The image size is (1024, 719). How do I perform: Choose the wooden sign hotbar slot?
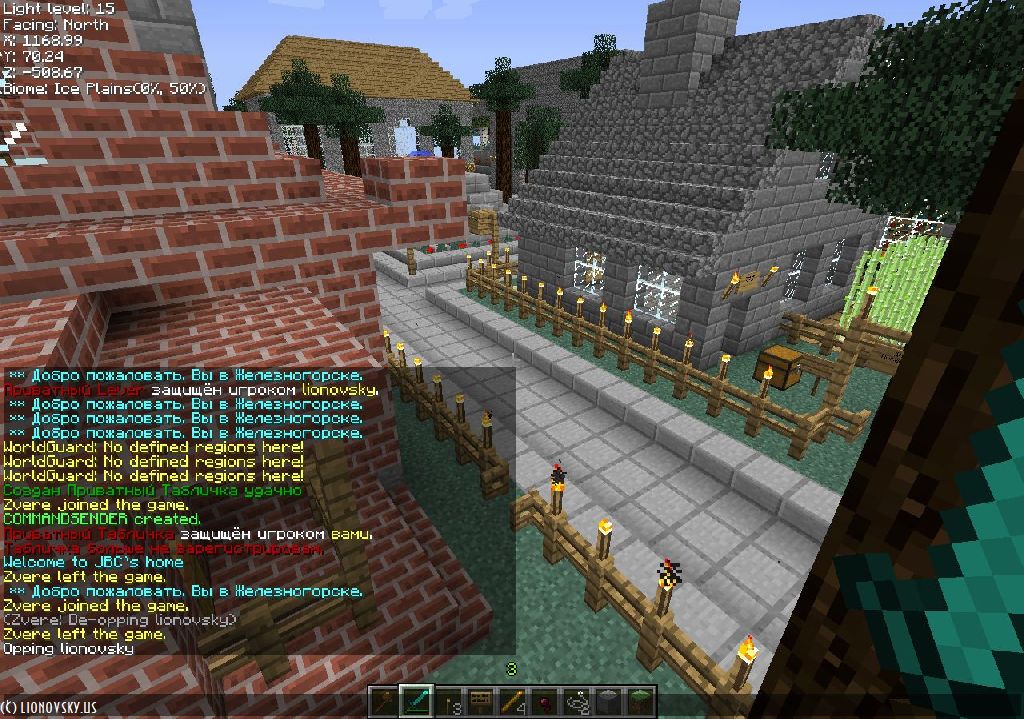tap(480, 702)
